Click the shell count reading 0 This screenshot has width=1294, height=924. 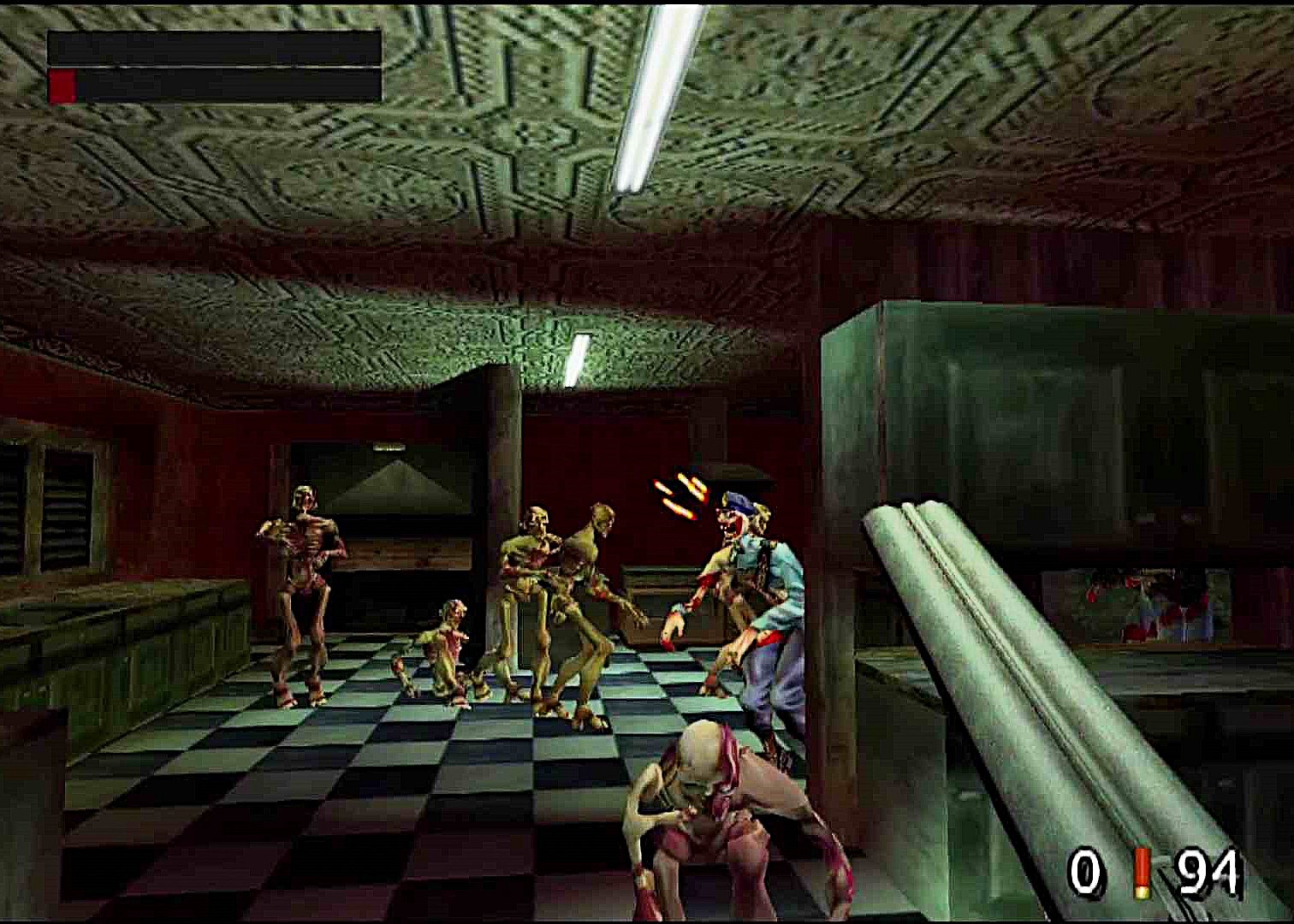coord(1085,874)
